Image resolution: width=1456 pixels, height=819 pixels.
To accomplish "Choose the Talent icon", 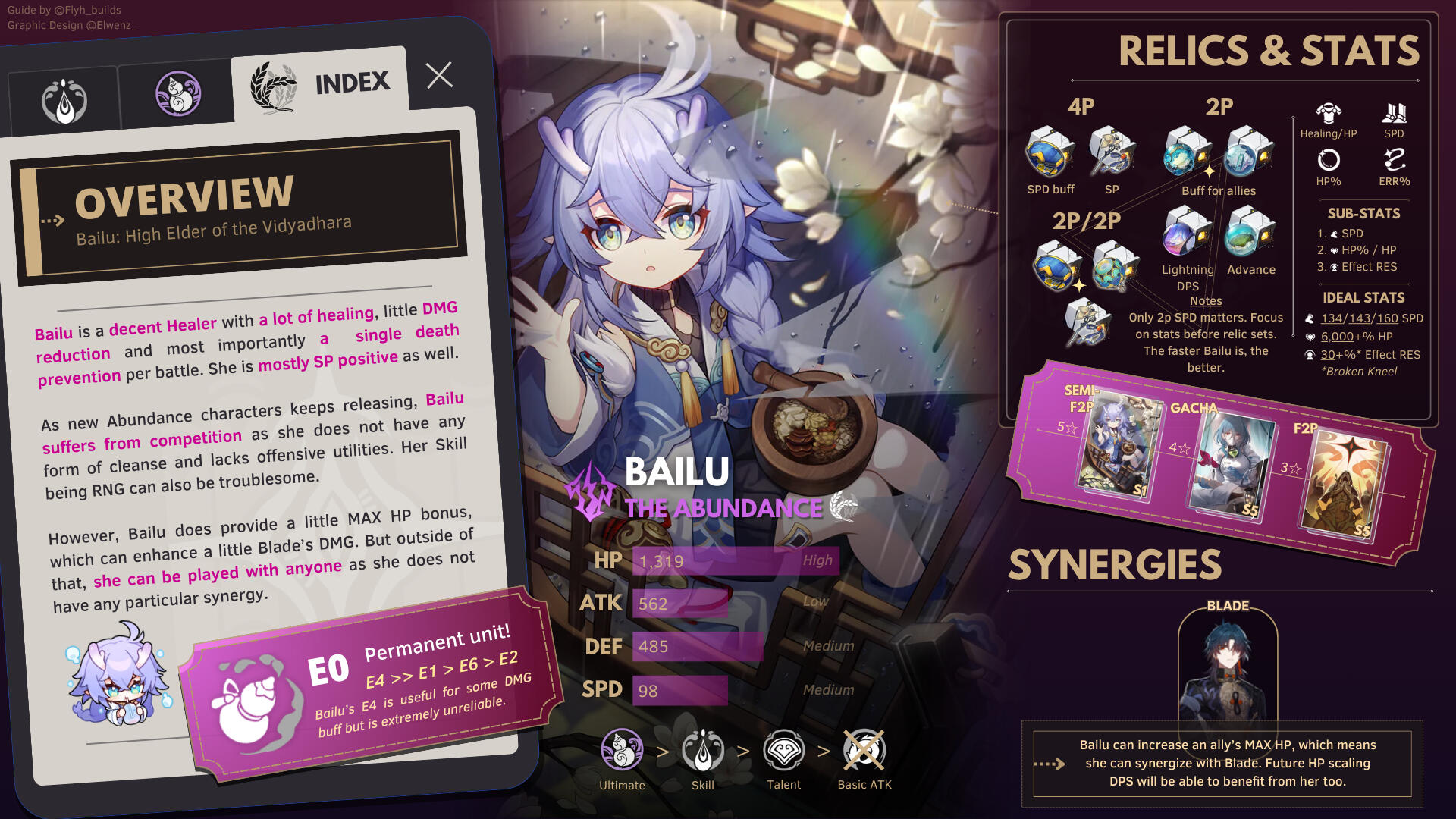I will tap(783, 750).
